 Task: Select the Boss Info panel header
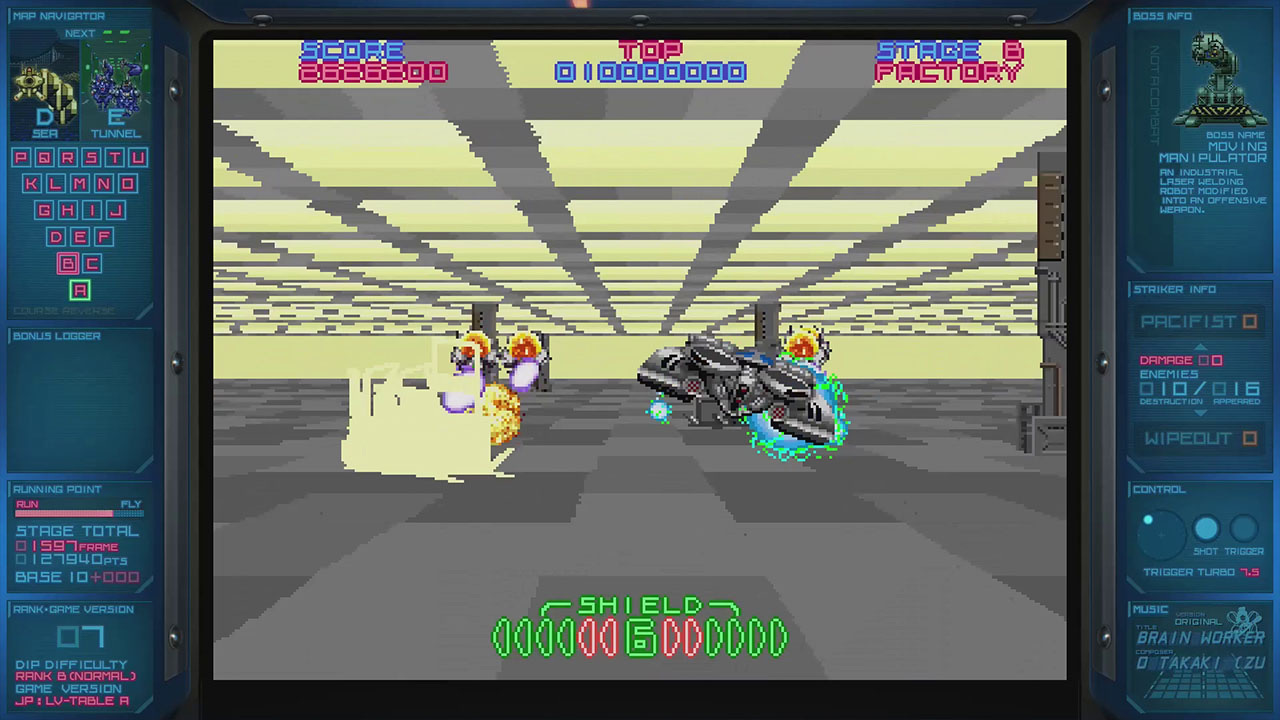pos(1163,15)
